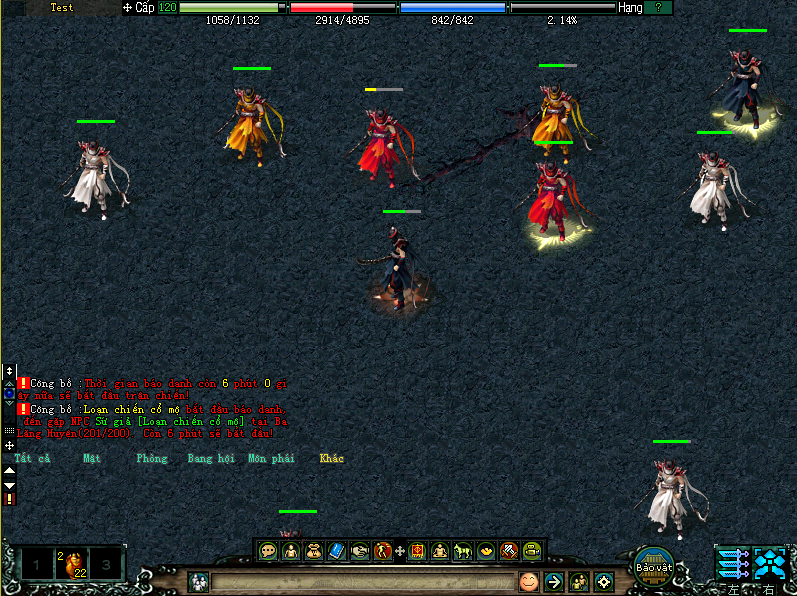Switch to the Tất cả chat tab

click(32, 459)
